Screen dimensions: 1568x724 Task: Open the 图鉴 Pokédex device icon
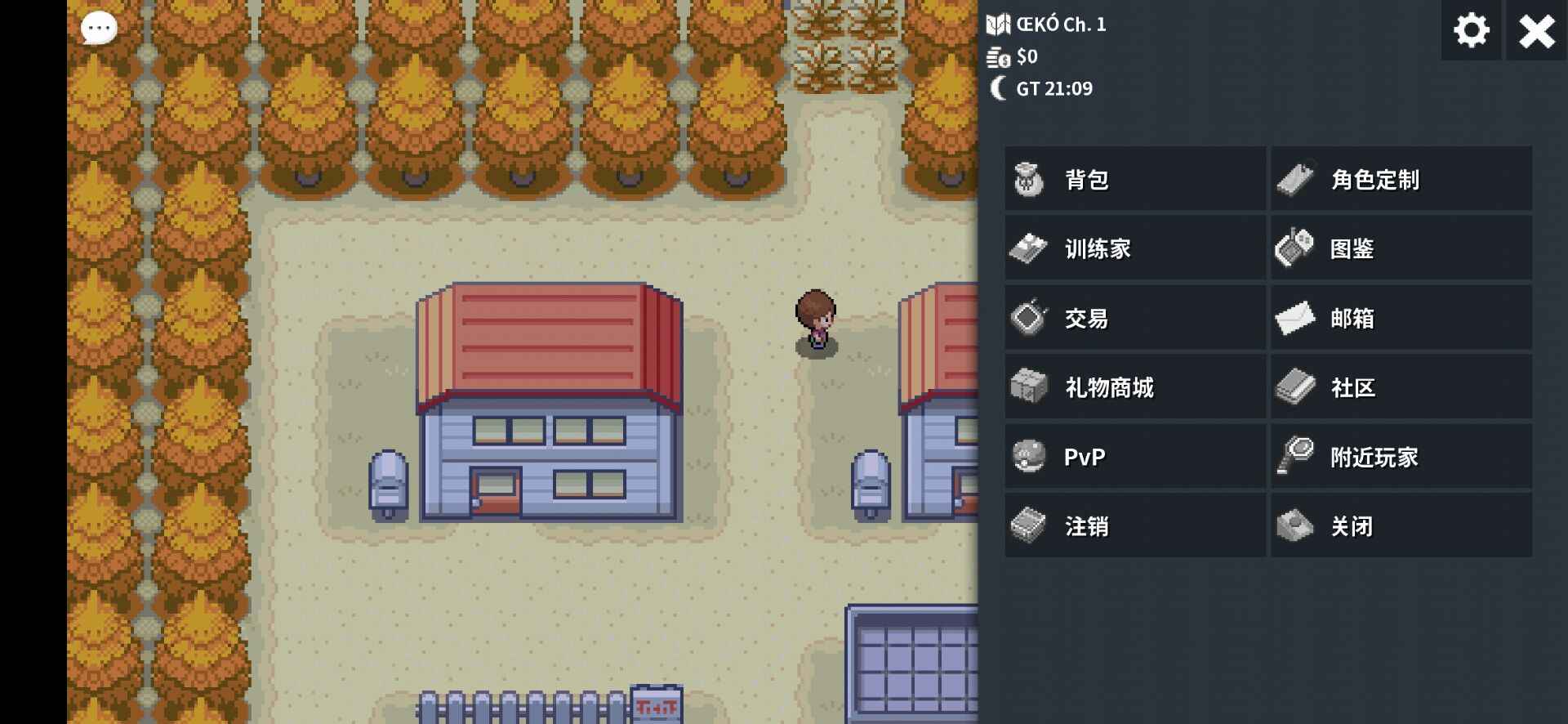[x=1295, y=248]
